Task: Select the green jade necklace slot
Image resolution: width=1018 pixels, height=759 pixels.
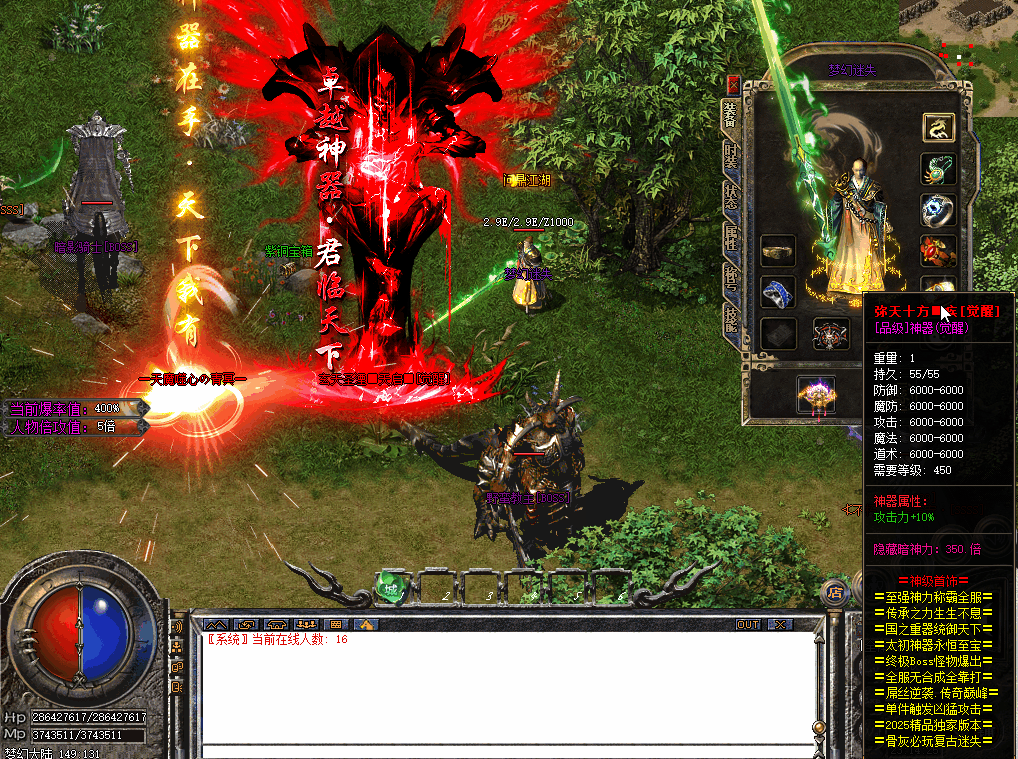Action: (938, 168)
